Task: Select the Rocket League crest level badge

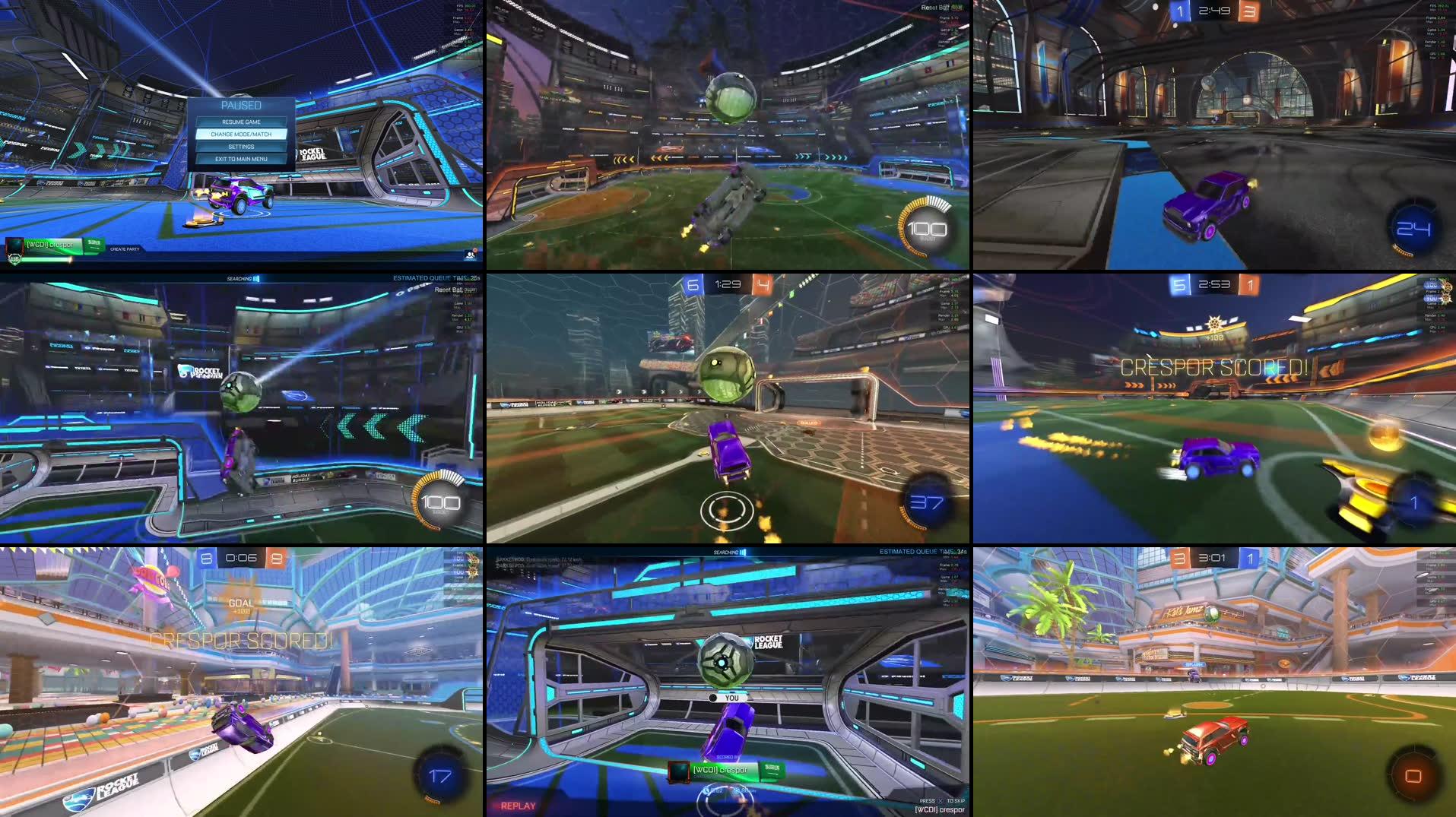Action: 14,259
